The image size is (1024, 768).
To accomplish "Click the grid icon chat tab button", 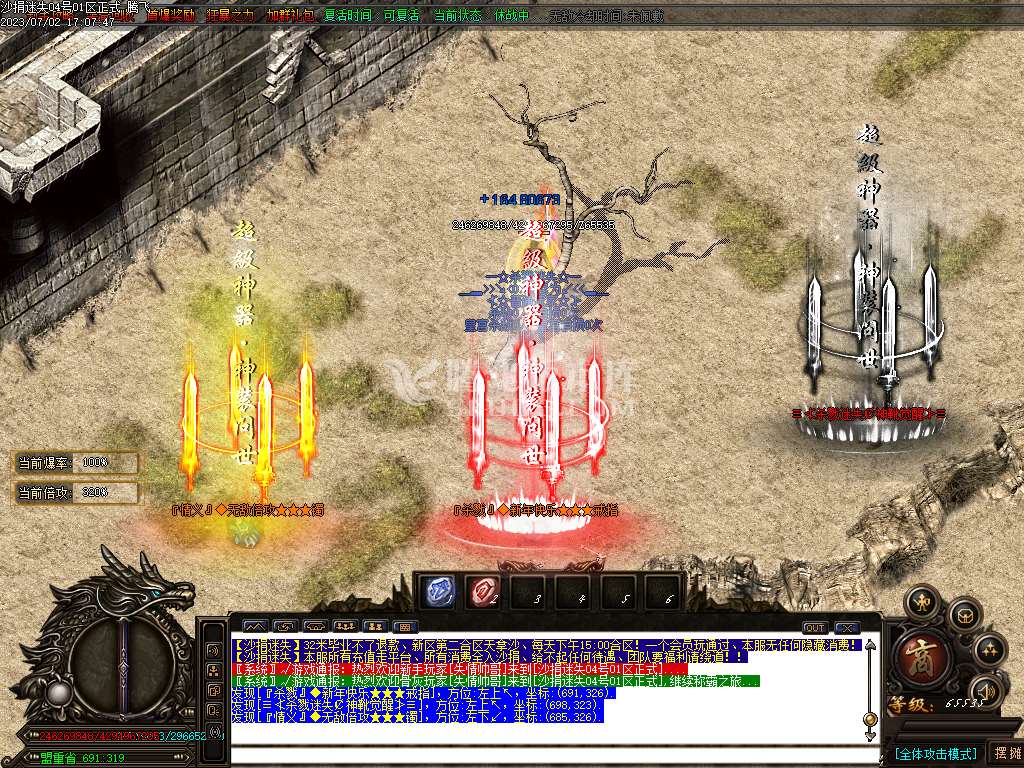I will 405,627.
